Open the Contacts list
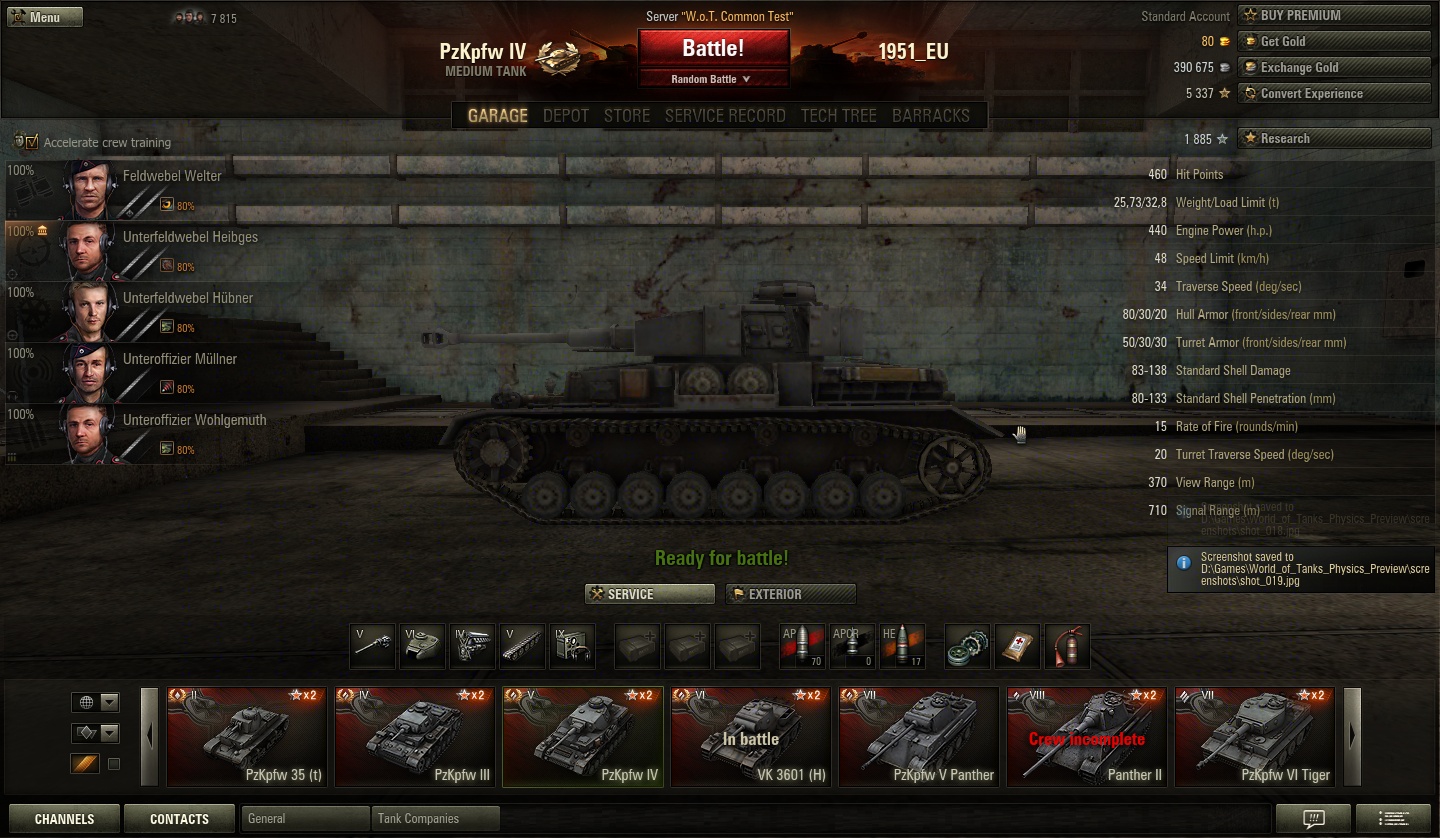 tap(179, 819)
